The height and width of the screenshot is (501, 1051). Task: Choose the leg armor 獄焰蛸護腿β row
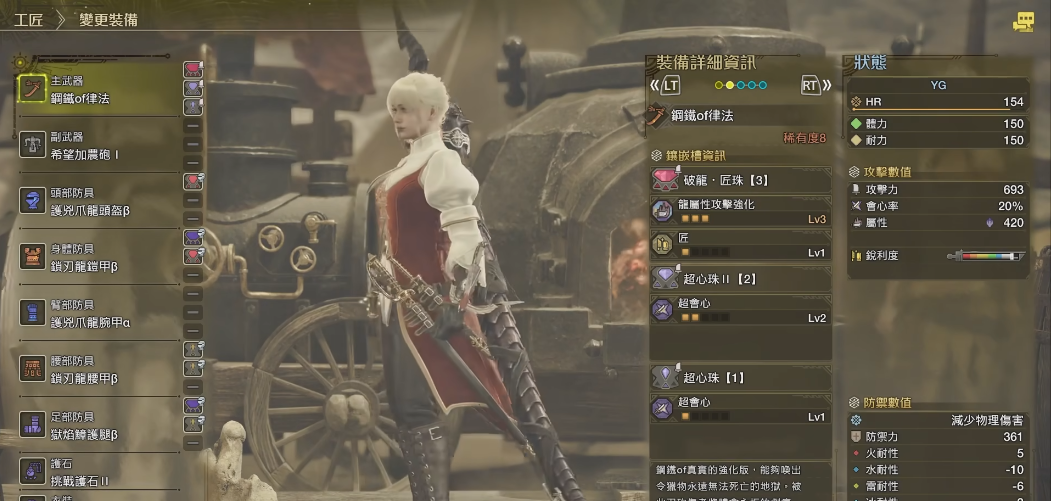click(98, 426)
